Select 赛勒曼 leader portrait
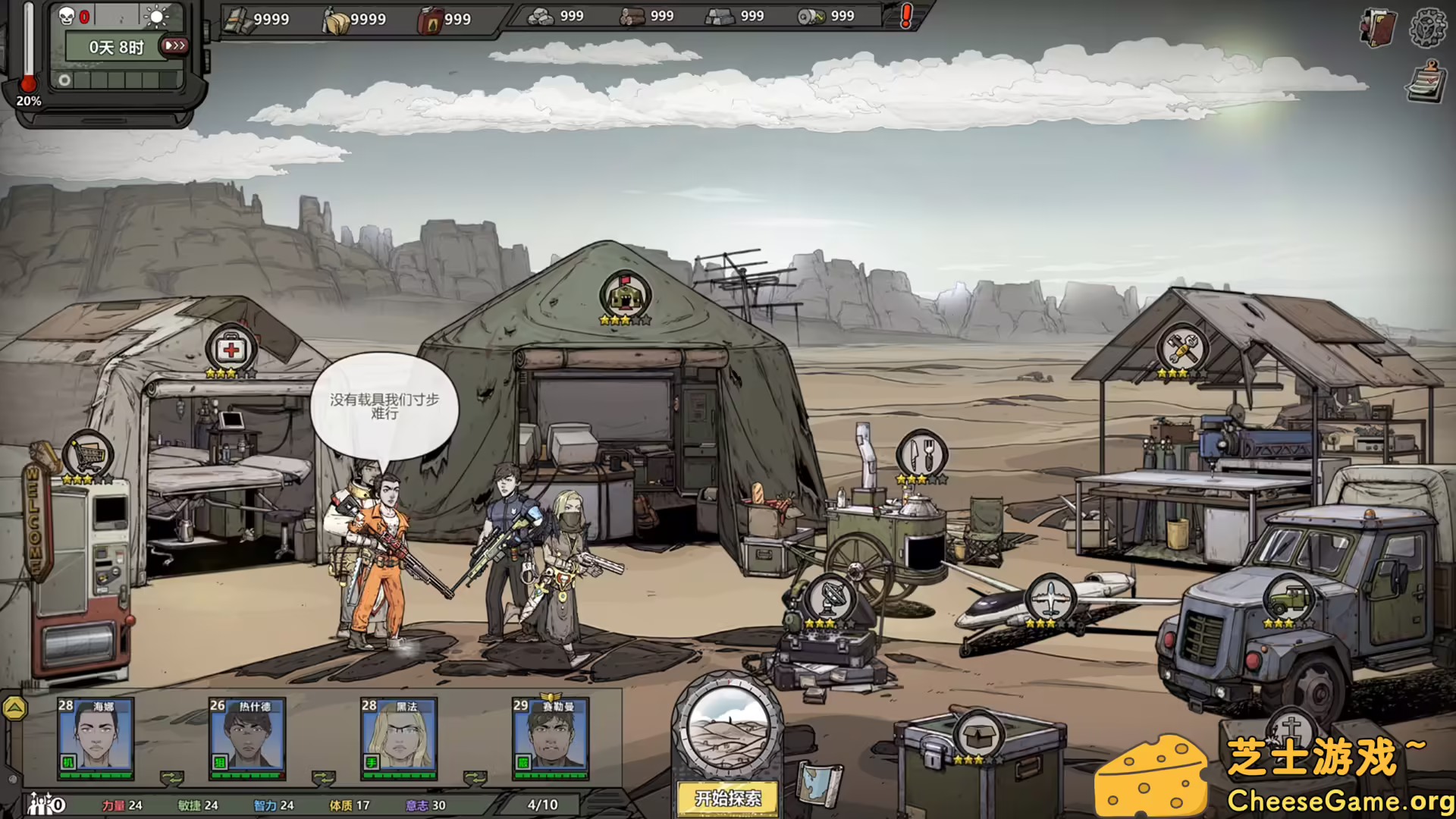Viewport: 1456px width, 819px height. pyautogui.click(x=551, y=736)
